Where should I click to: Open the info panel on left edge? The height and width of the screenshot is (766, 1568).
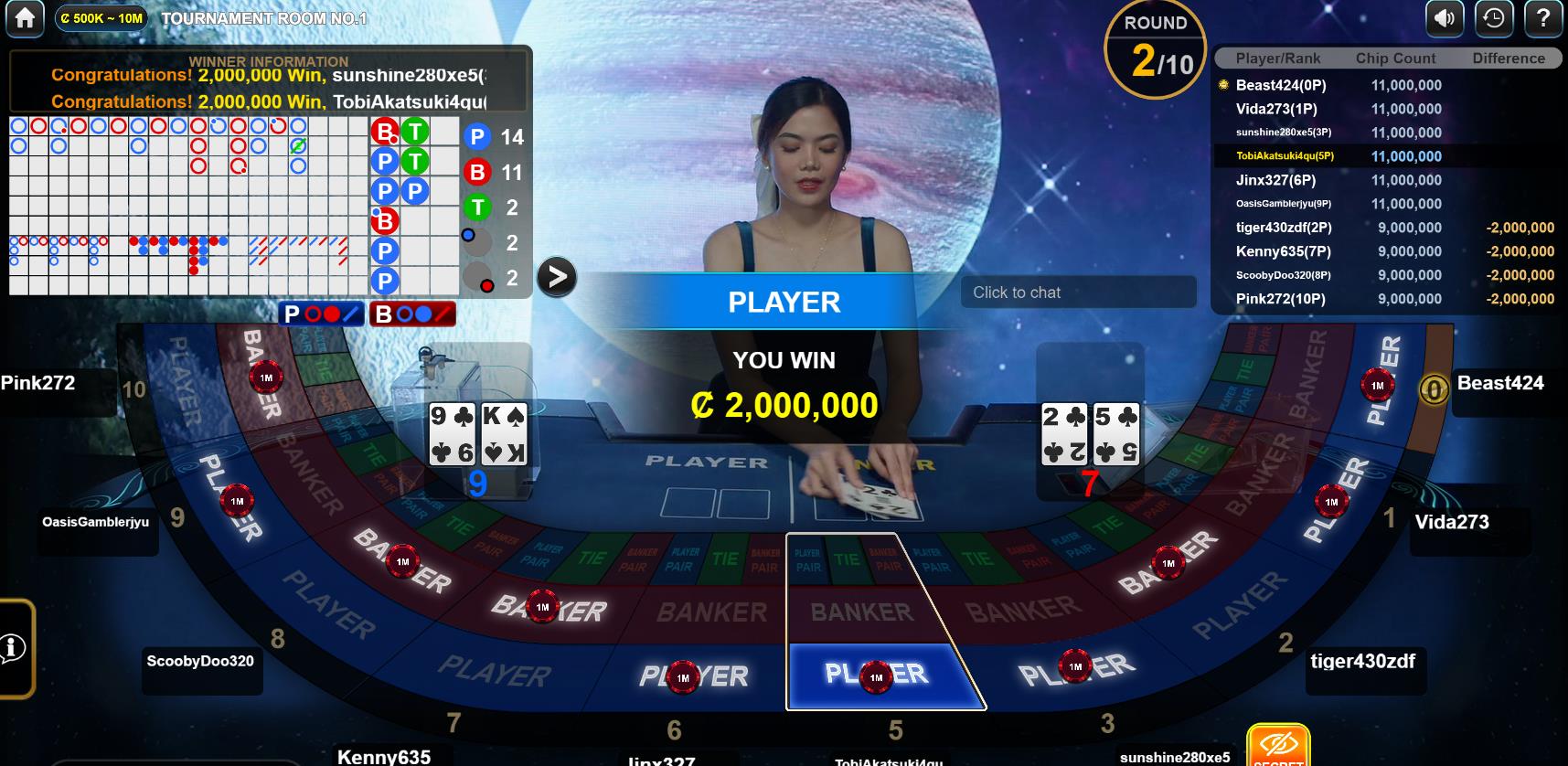(13, 648)
